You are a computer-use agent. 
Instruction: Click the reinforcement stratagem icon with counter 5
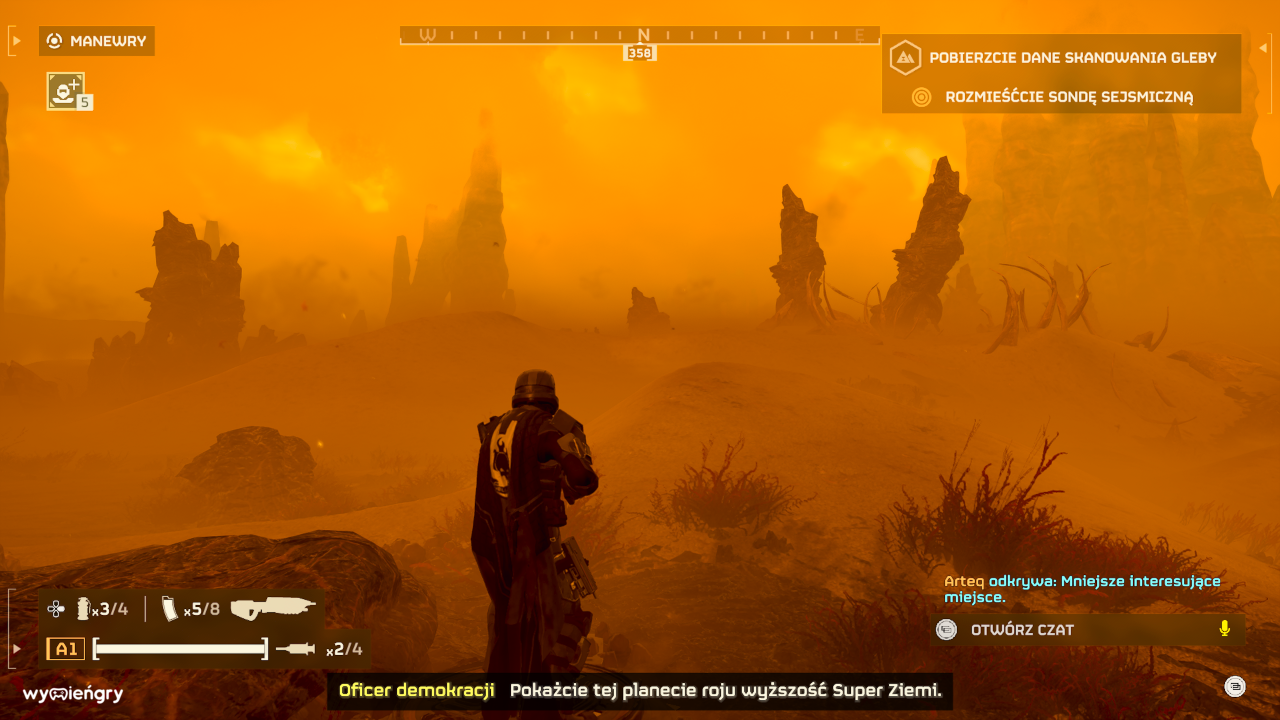point(66,90)
